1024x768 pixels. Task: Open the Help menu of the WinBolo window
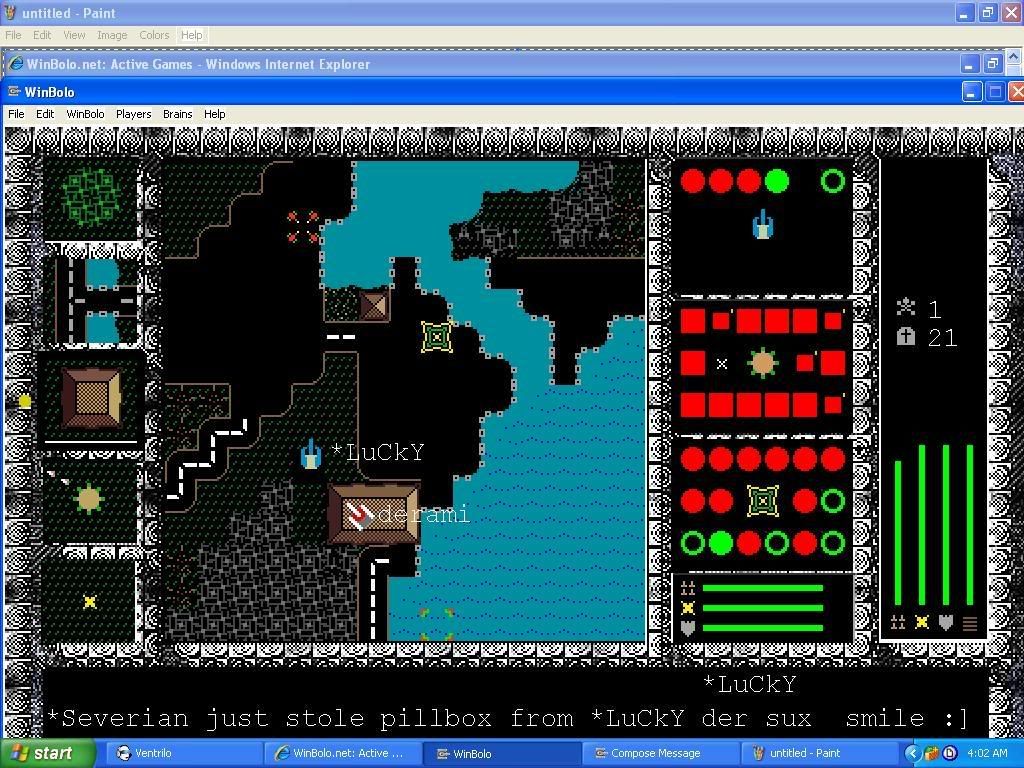[x=214, y=114]
